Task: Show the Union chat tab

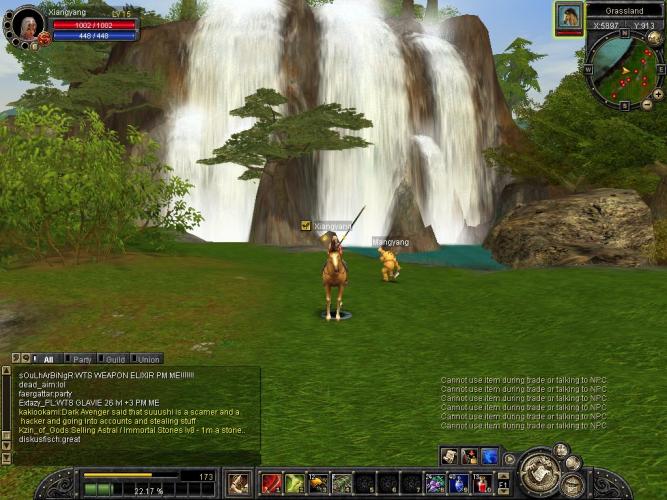Action: pos(149,359)
